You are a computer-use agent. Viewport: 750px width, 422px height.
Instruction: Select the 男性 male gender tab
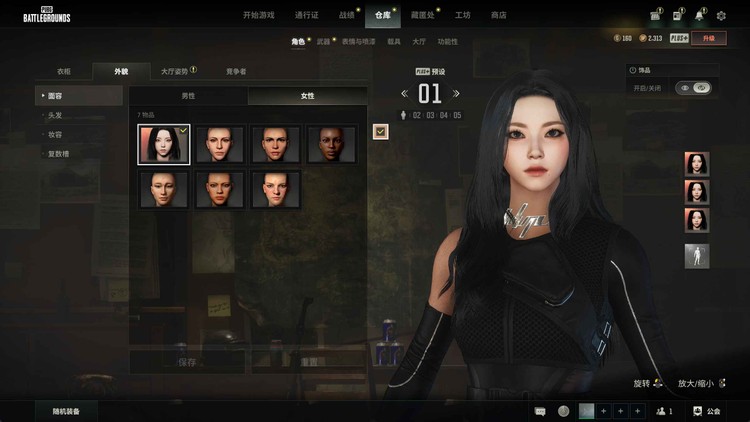pyautogui.click(x=188, y=96)
